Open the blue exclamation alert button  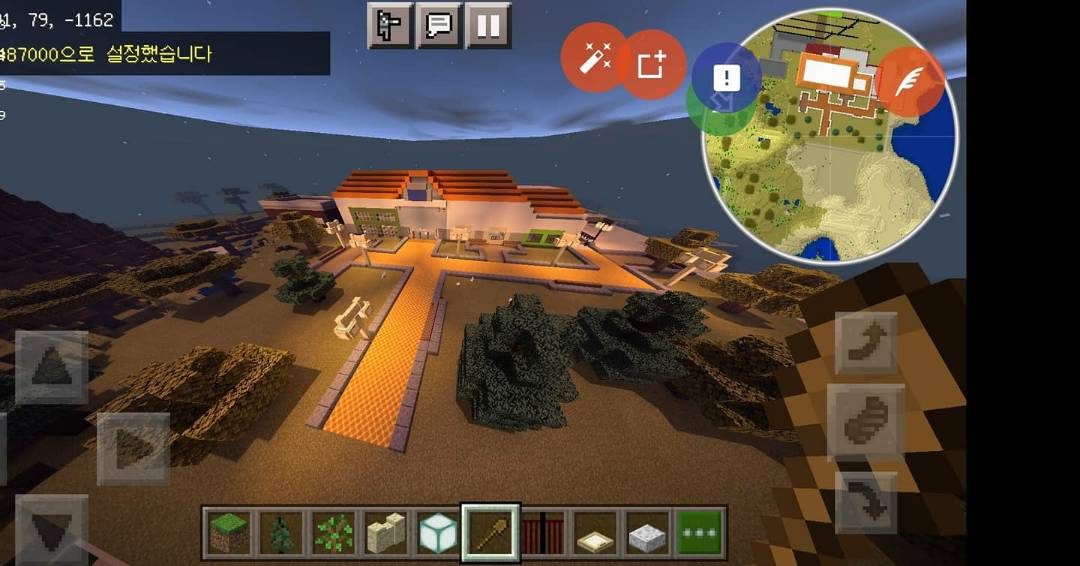pos(726,78)
